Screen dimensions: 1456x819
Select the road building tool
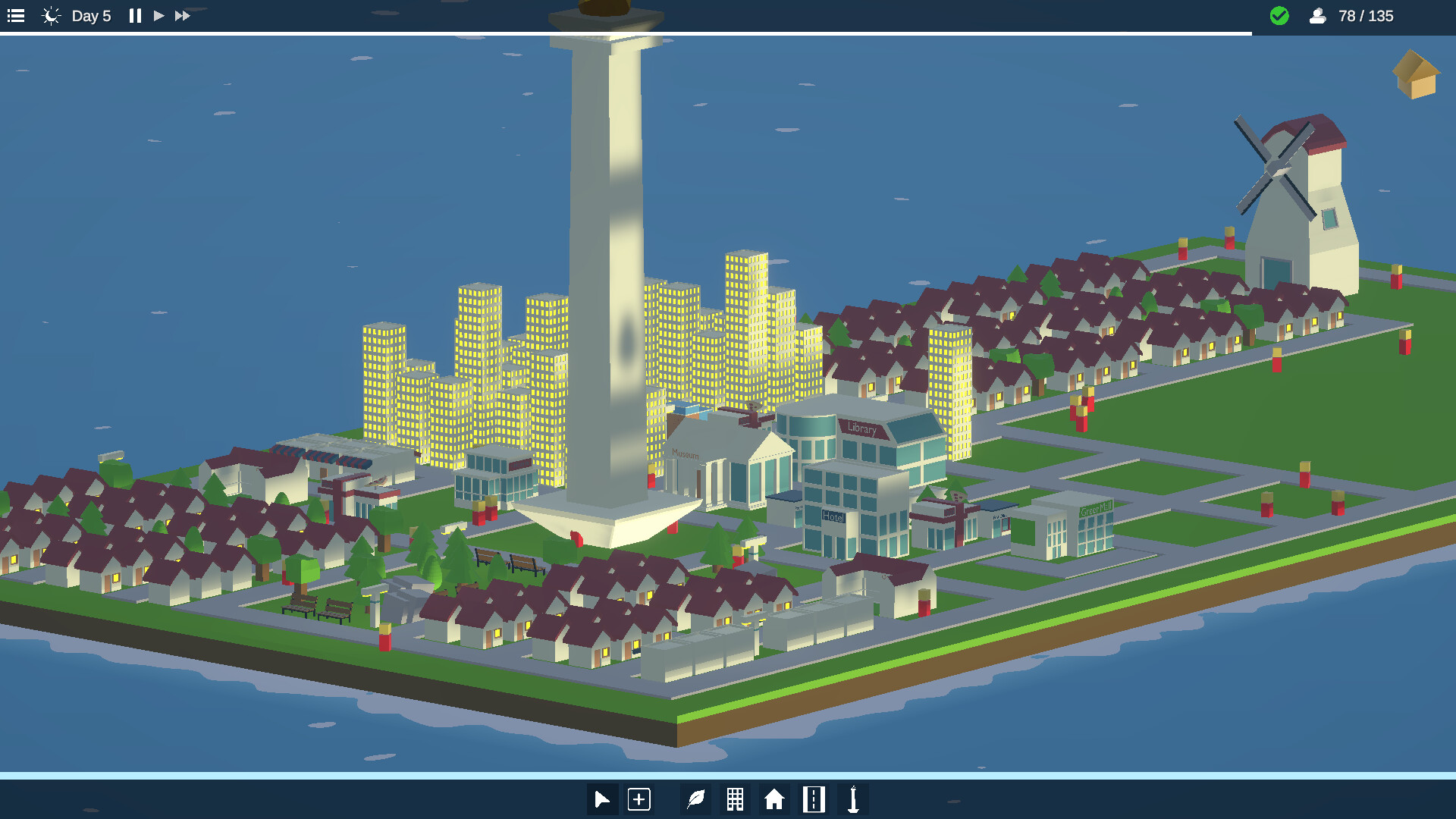(814, 799)
